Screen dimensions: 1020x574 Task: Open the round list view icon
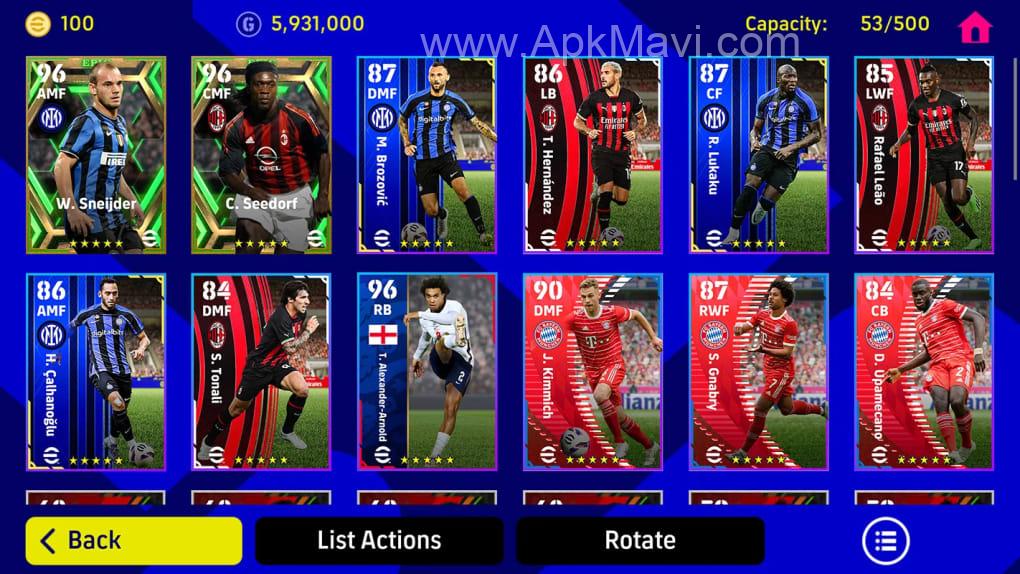[x=885, y=541]
